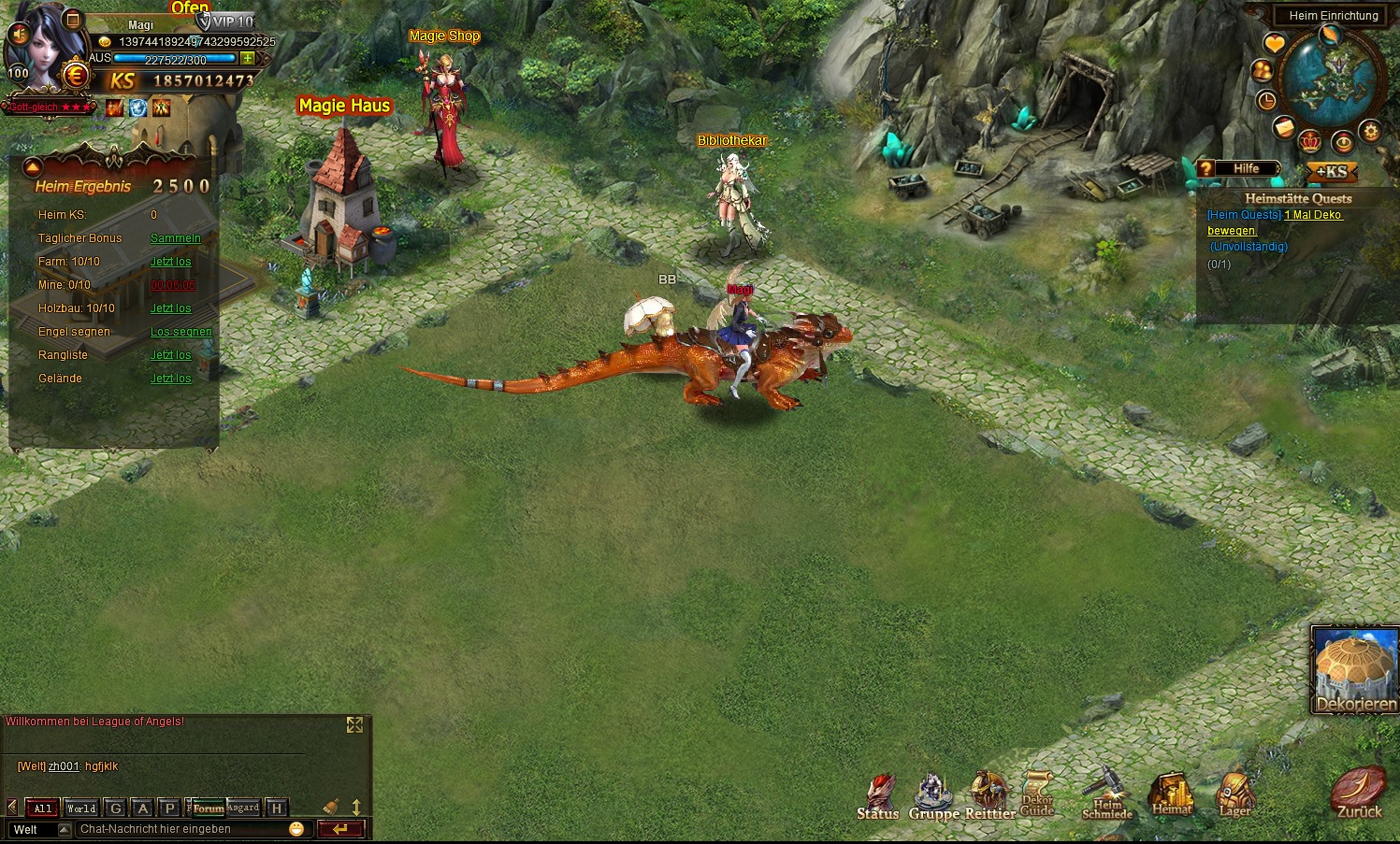Screen dimensions: 1400x844
Task: Open the Reittier mount menu
Action: click(x=989, y=797)
